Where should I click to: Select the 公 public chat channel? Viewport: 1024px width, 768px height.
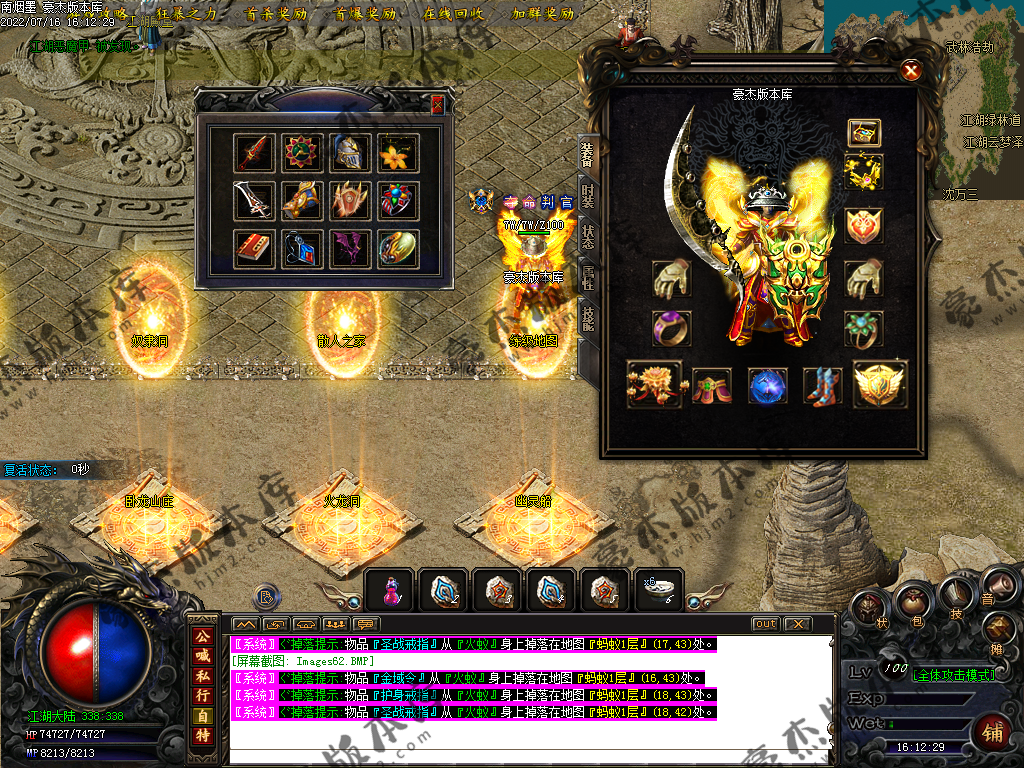click(x=203, y=636)
